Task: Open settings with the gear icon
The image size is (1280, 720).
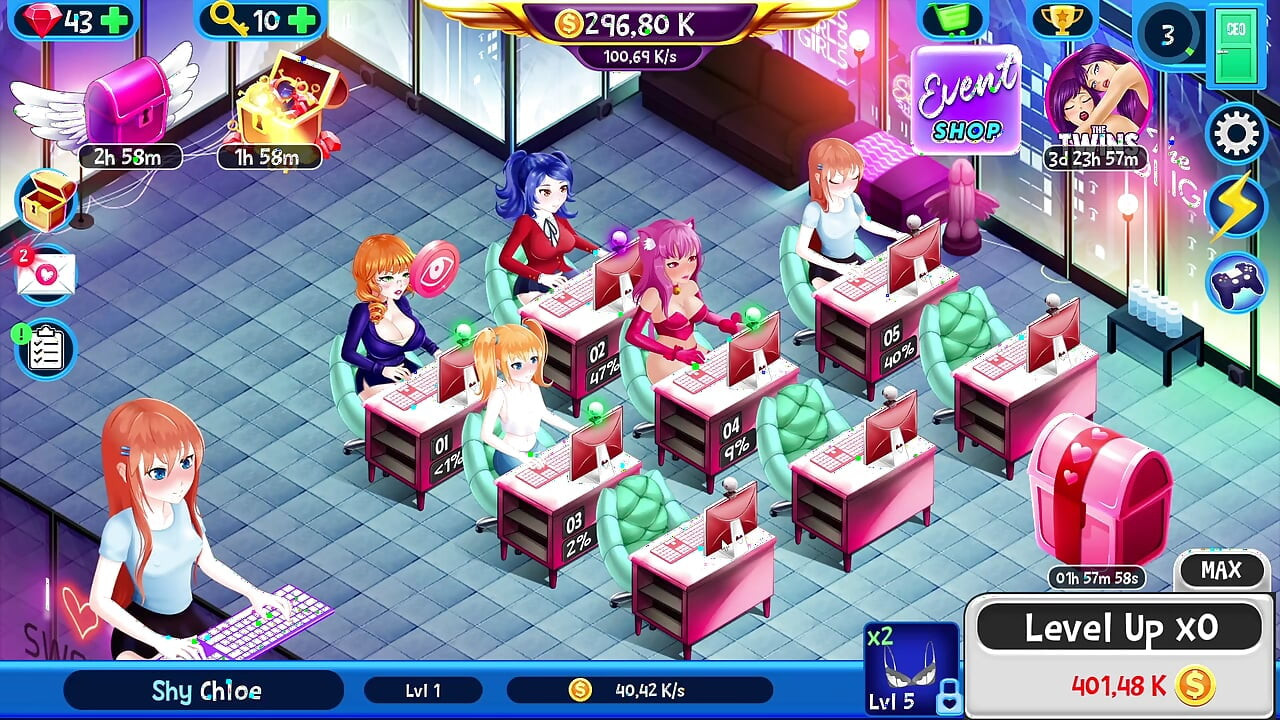Action: pos(1236,133)
